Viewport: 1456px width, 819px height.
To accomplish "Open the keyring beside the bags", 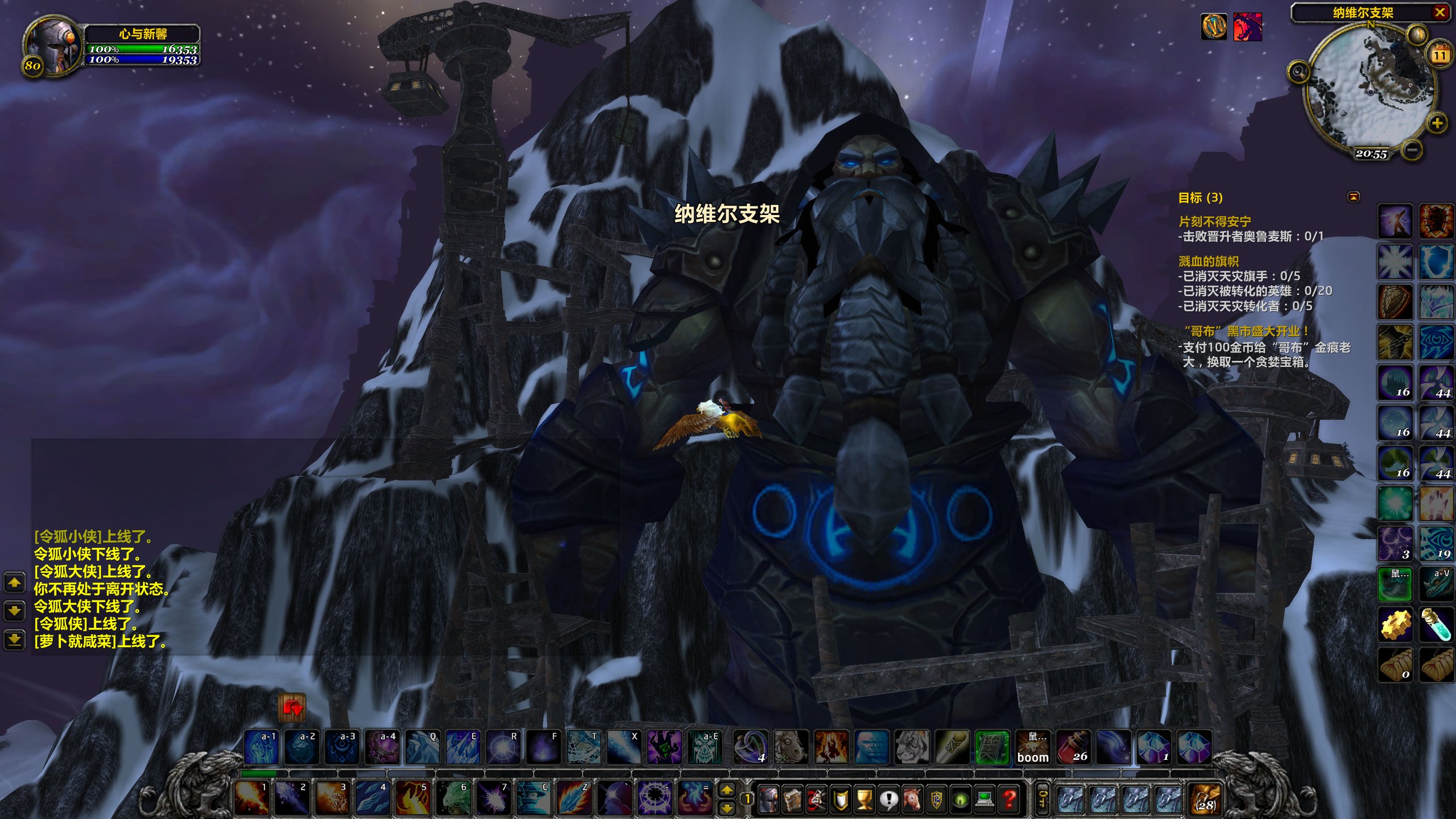I will (x=1043, y=799).
